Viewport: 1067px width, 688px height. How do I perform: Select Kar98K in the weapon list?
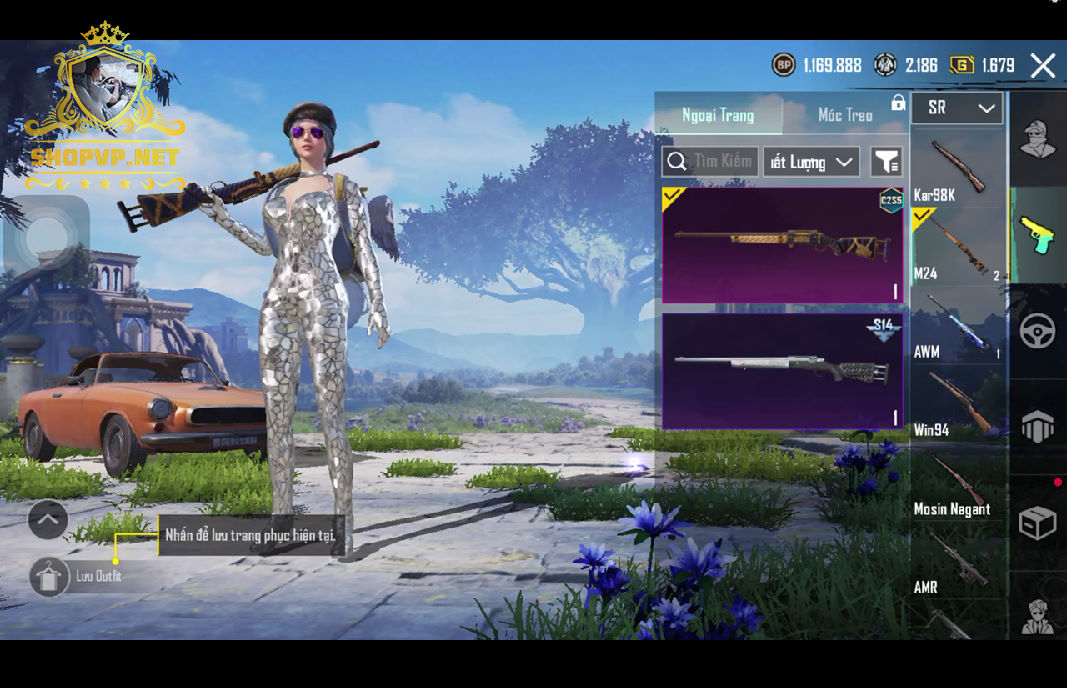coord(957,169)
